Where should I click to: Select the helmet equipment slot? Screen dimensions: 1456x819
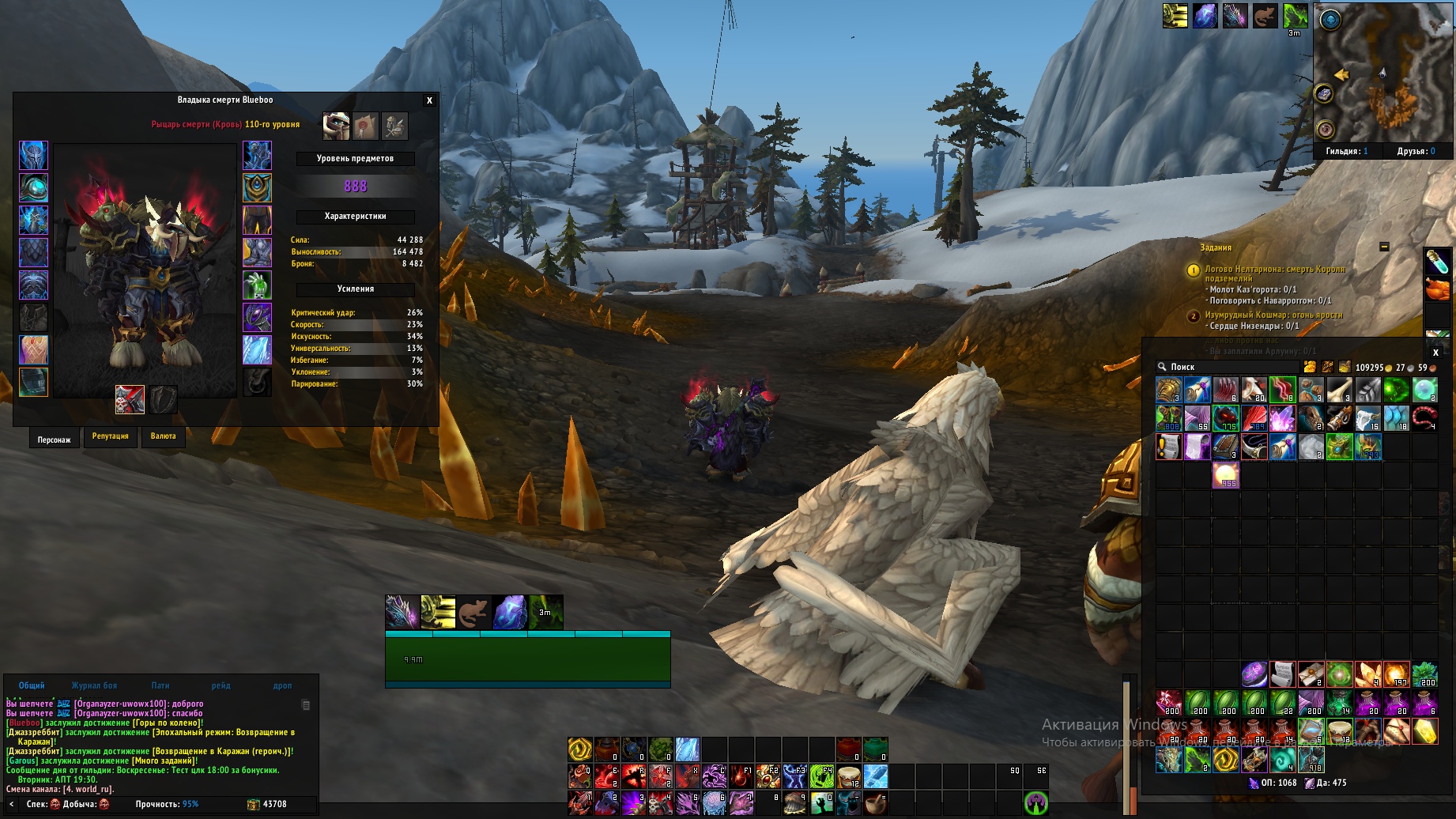pos(33,156)
